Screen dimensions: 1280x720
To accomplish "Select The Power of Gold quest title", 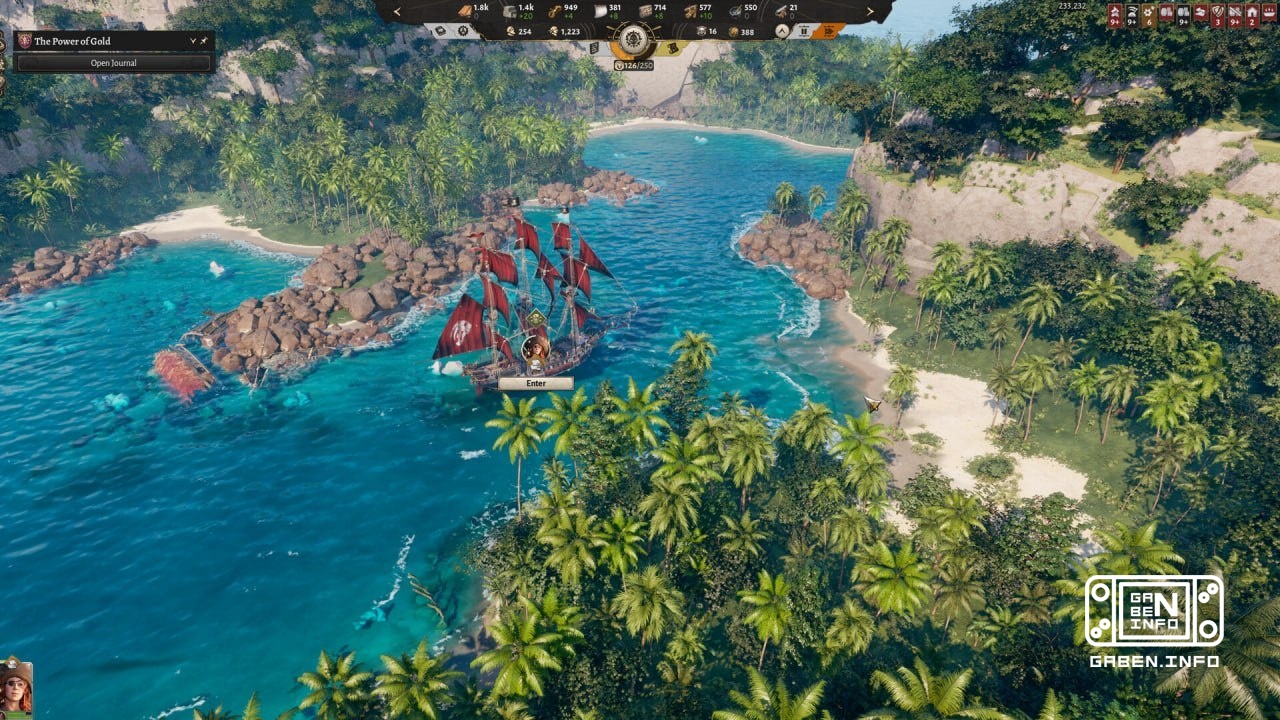I will click(72, 42).
